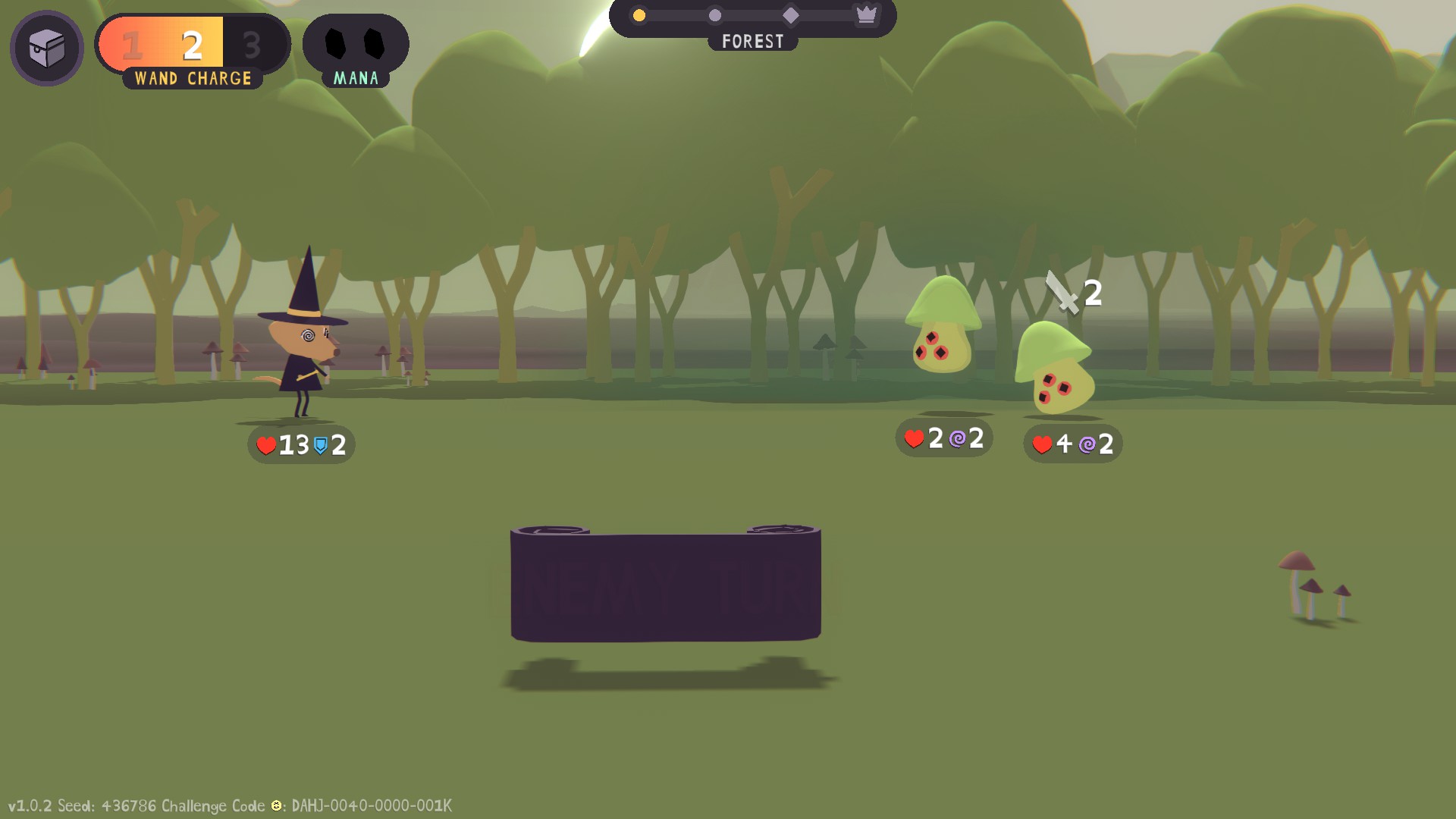This screenshot has height=819, width=1456.
Task: Select the crown boss marker on Forest track
Action: (x=866, y=14)
